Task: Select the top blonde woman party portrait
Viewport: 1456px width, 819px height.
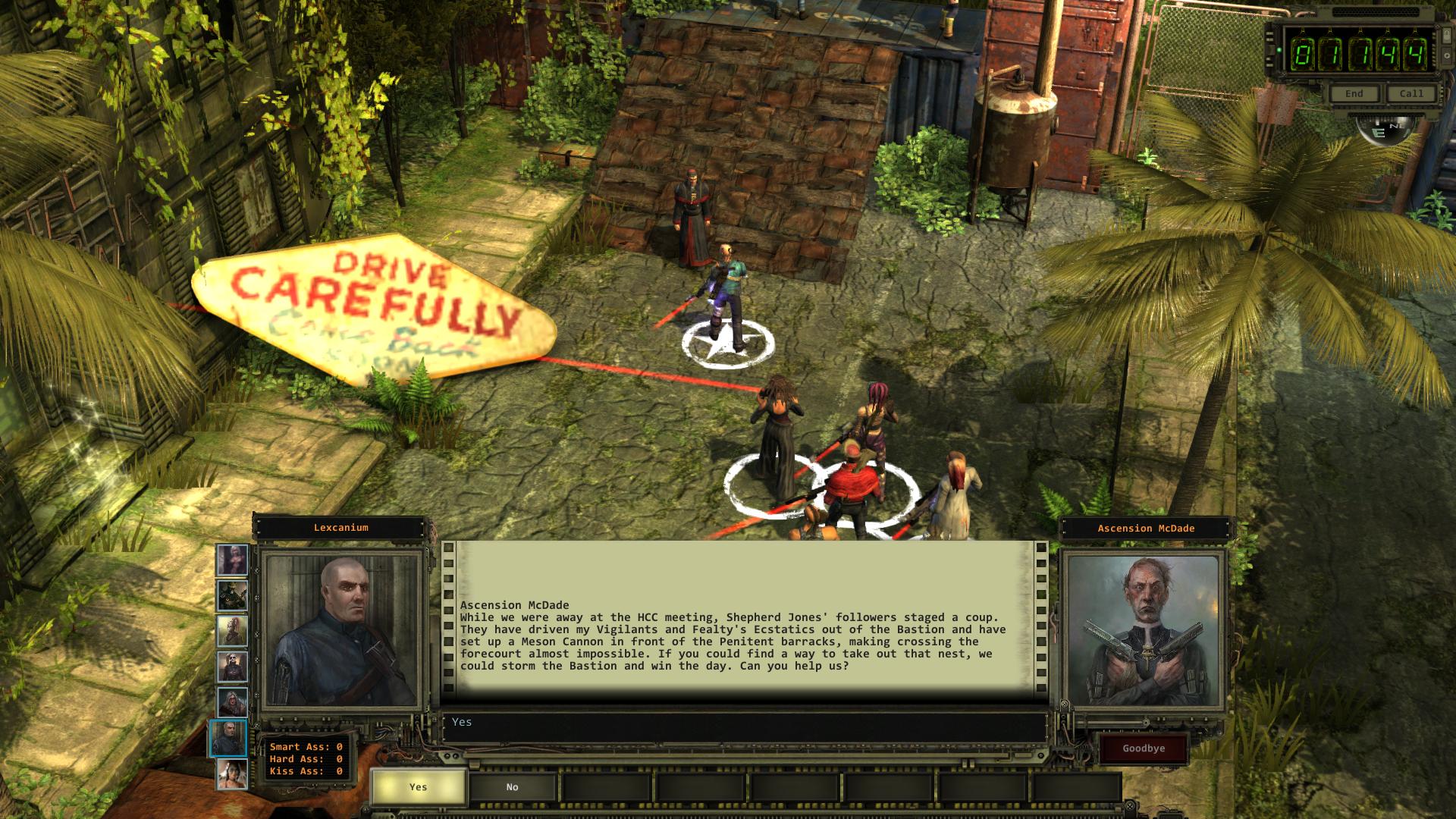Action: pyautogui.click(x=232, y=560)
